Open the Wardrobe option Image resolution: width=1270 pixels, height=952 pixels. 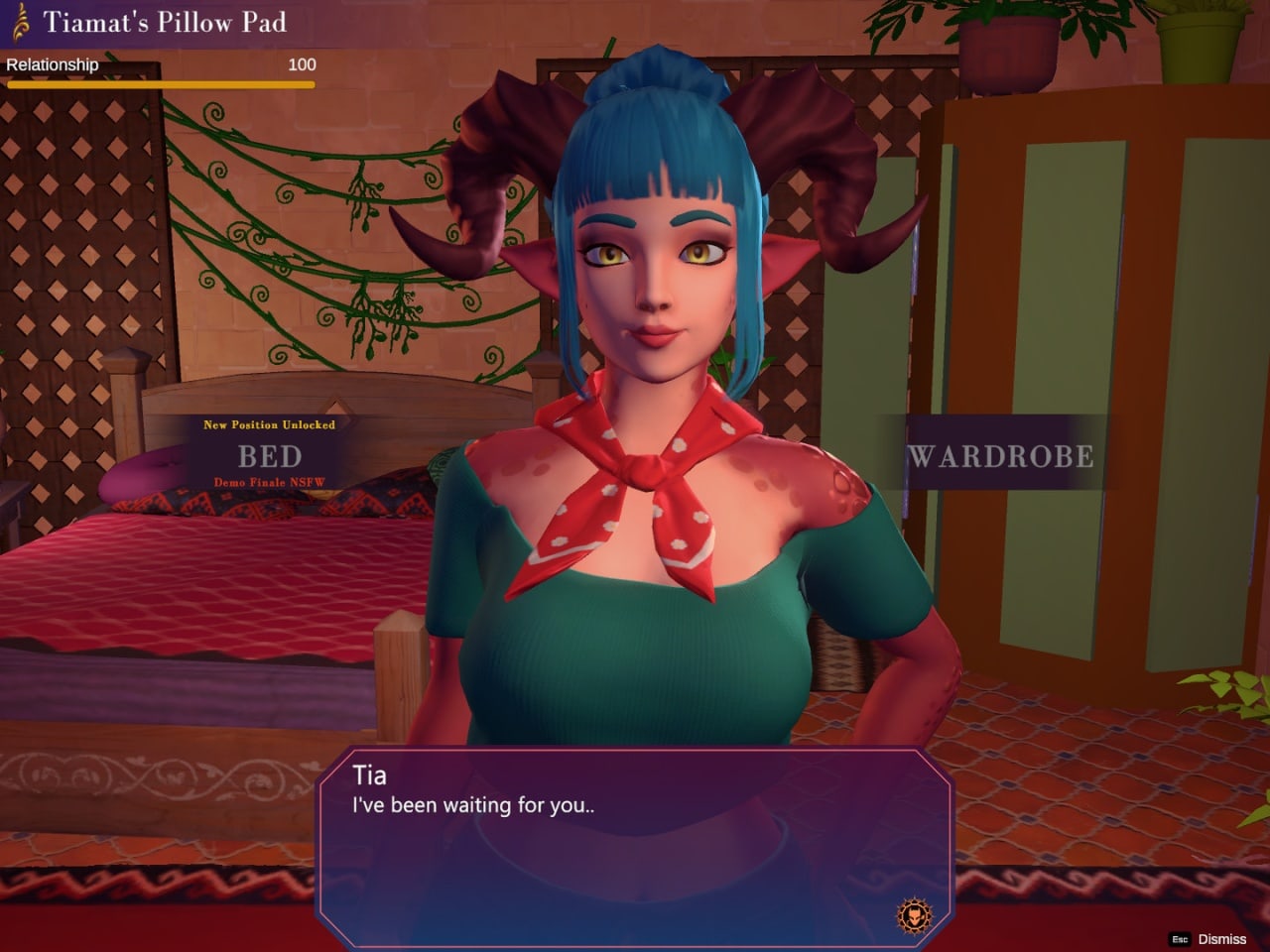pyautogui.click(x=1000, y=456)
